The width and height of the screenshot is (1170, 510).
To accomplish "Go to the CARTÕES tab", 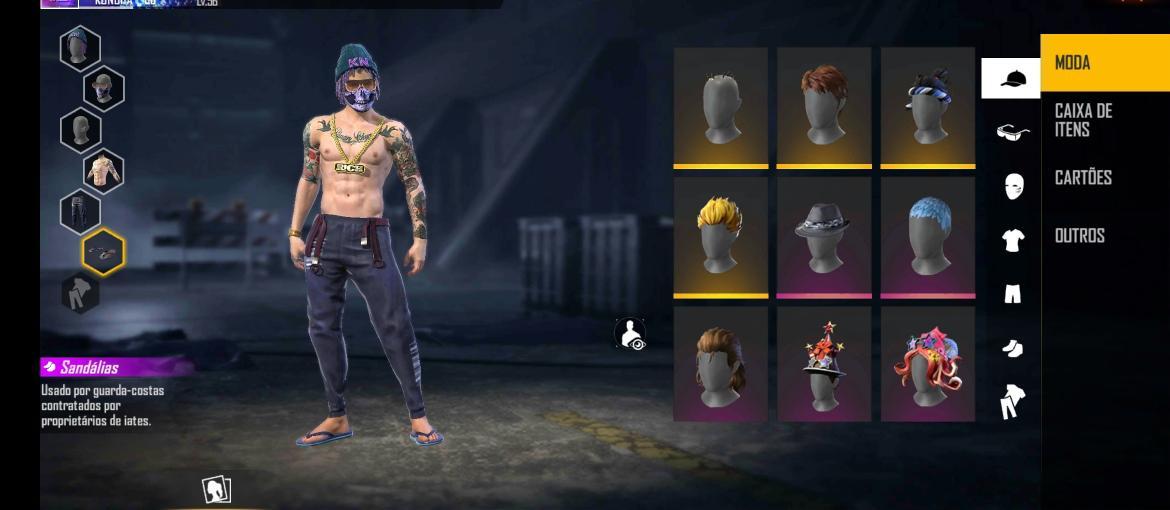I will point(1103,178).
